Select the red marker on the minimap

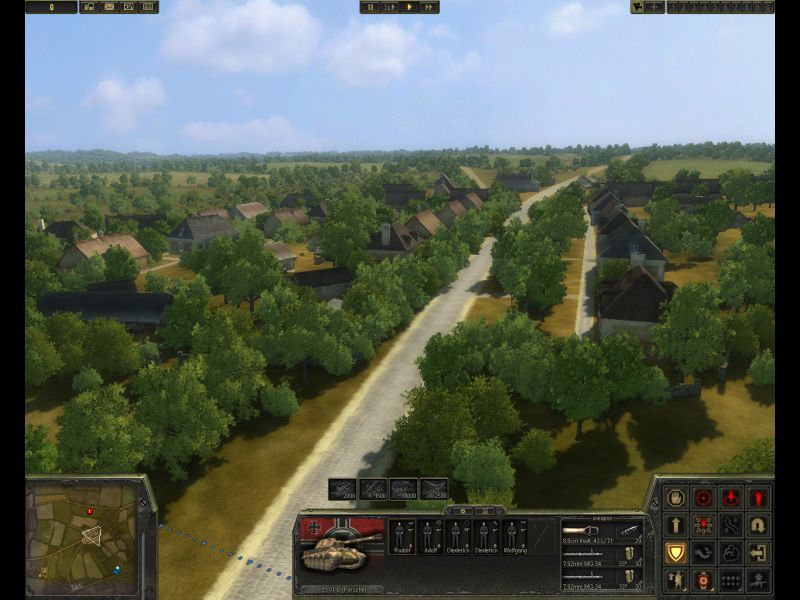(90, 511)
